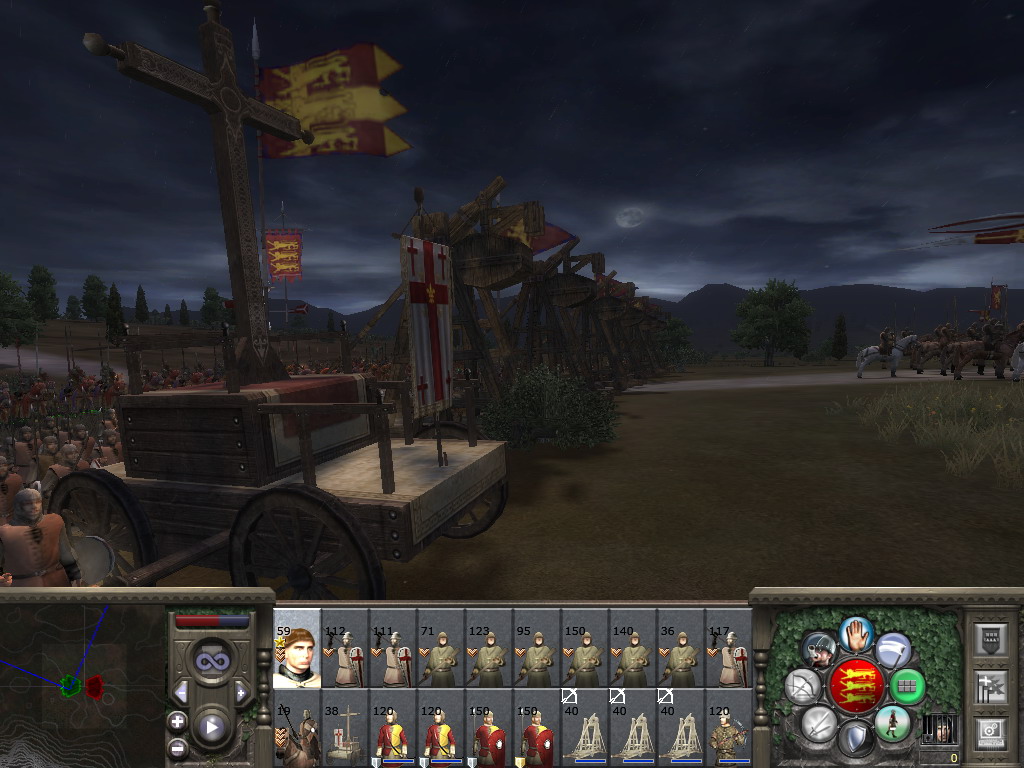Issue the halt order hand icon
The height and width of the screenshot is (768, 1024).
[856, 634]
